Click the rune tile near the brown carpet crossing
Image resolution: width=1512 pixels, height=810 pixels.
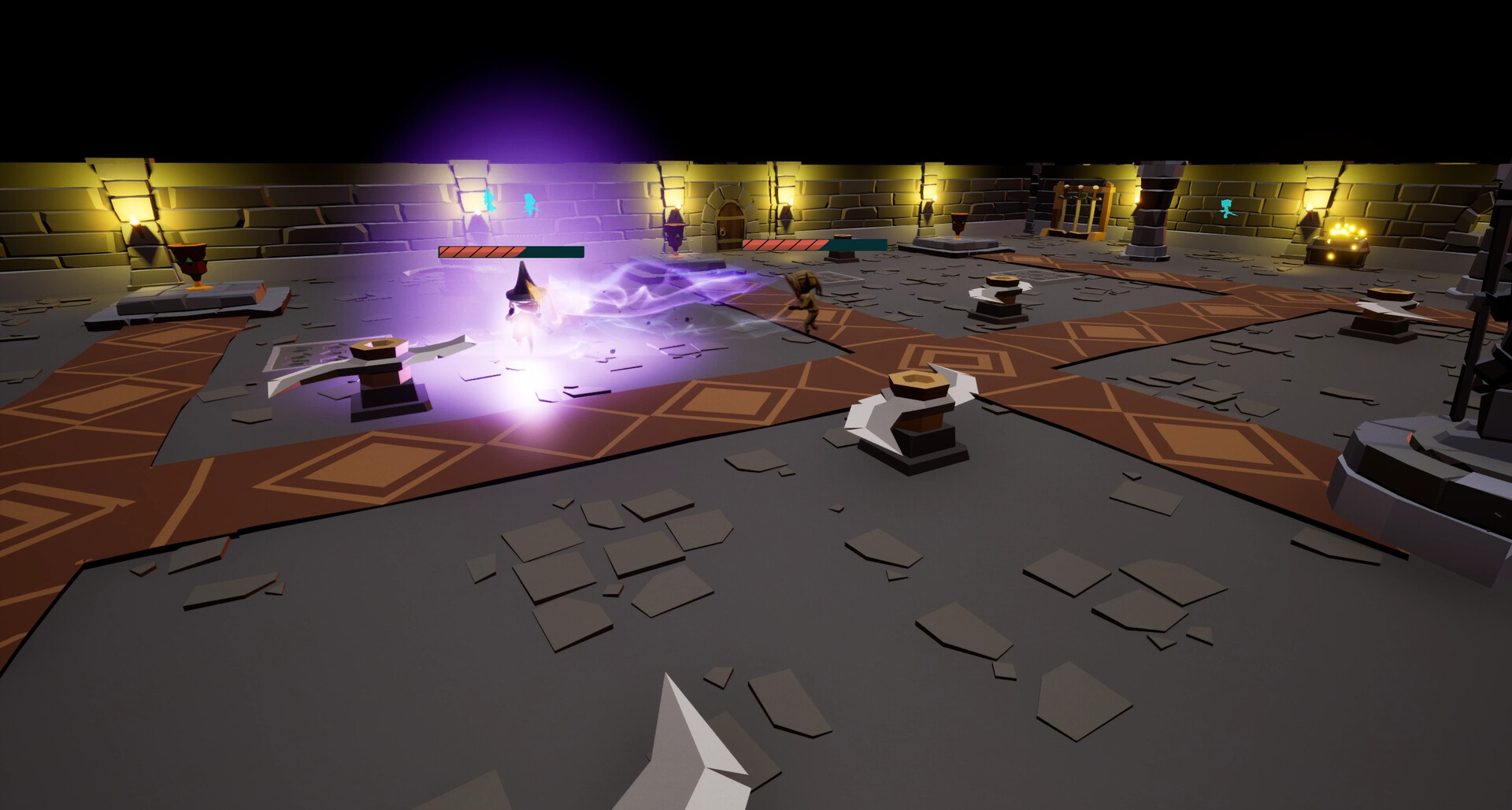click(x=1042, y=274)
